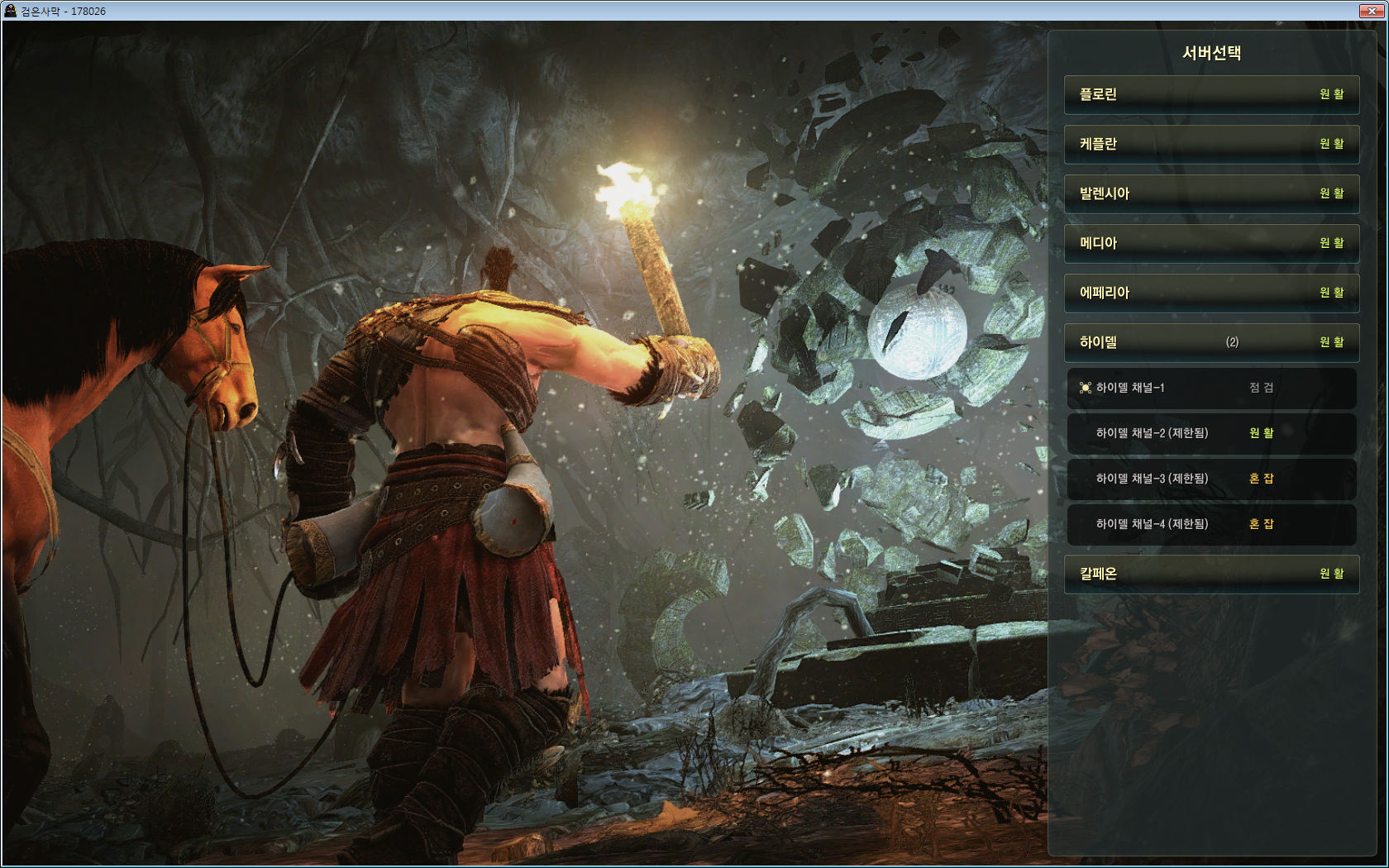This screenshot has height=868, width=1389.
Task: Close the game window
Action: coord(1372,11)
